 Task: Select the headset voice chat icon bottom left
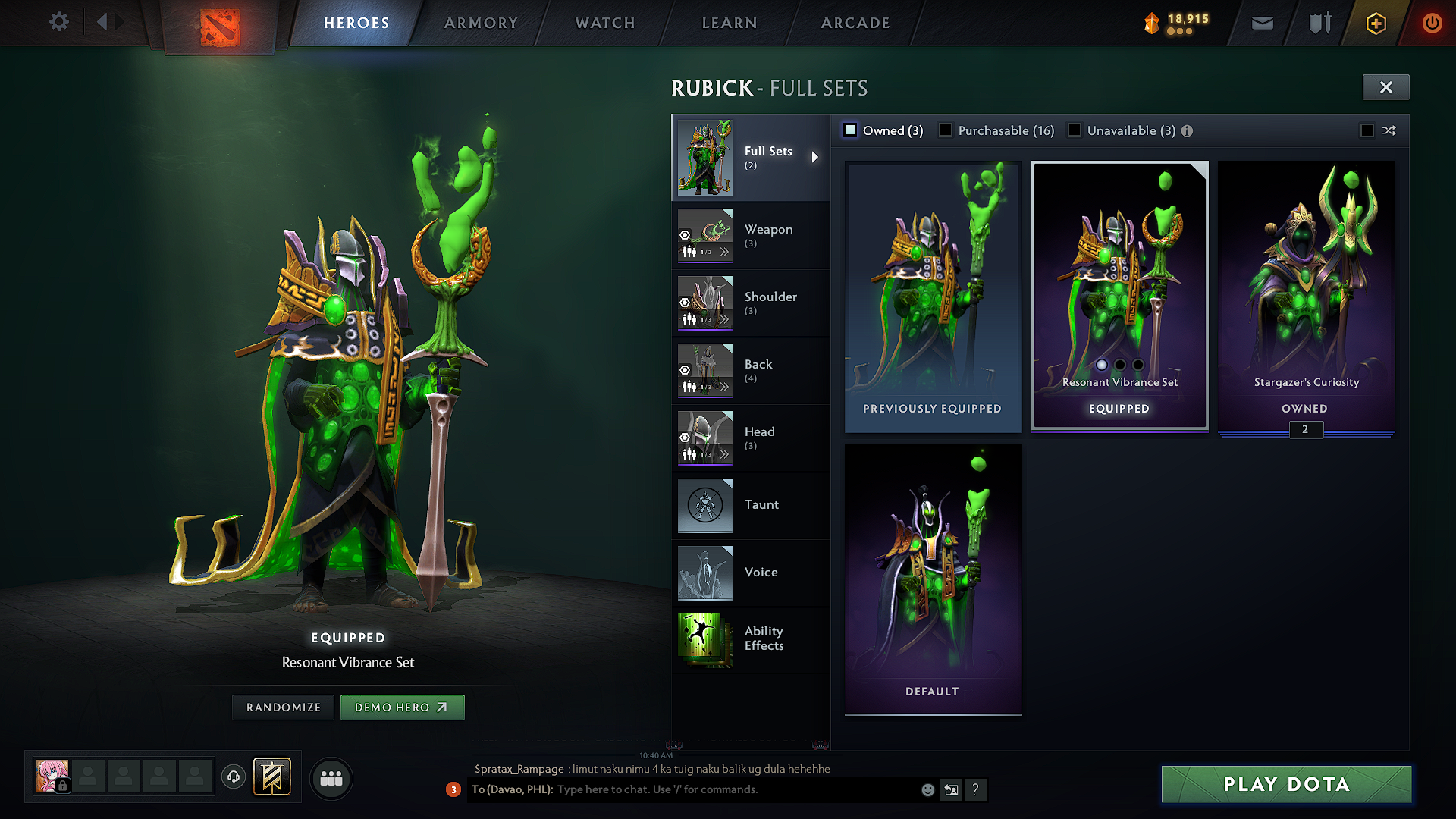point(234,777)
